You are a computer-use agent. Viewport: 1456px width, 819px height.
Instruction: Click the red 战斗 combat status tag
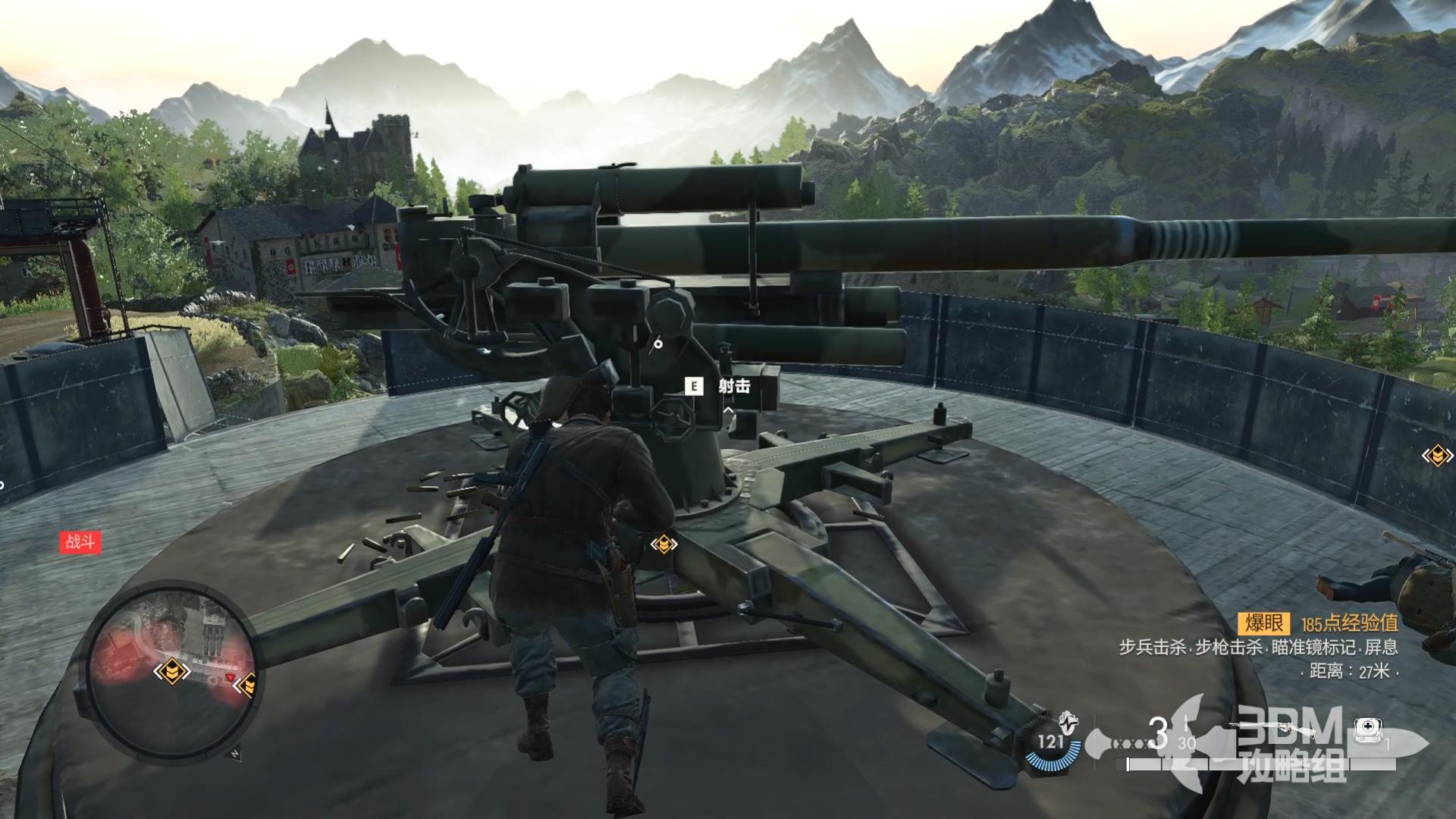click(80, 541)
